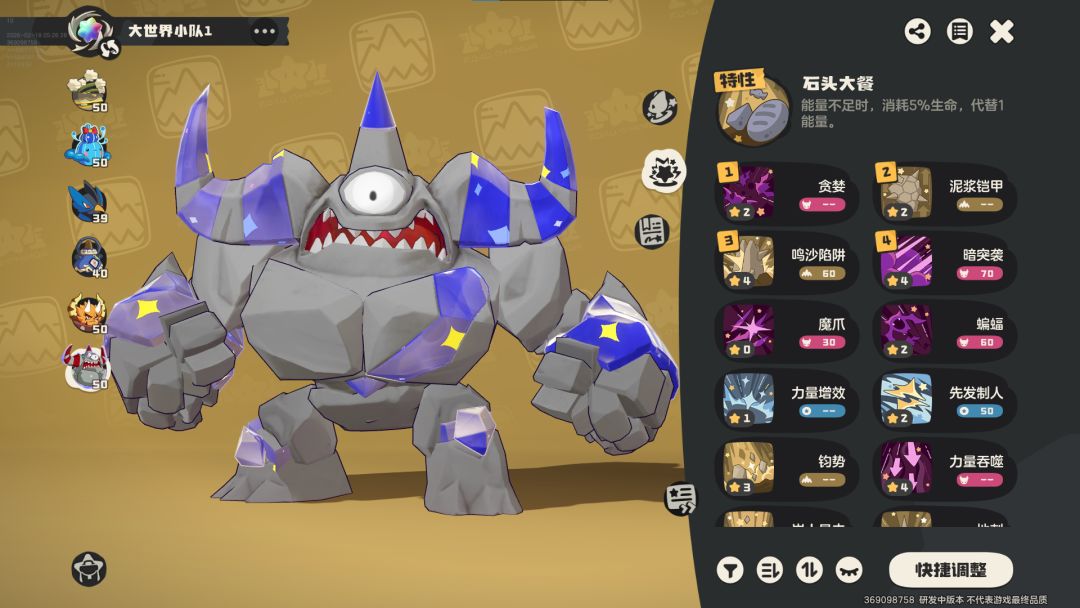This screenshot has width=1080, height=608.
Task: Toggle the closed-eye hide button
Action: 848,570
